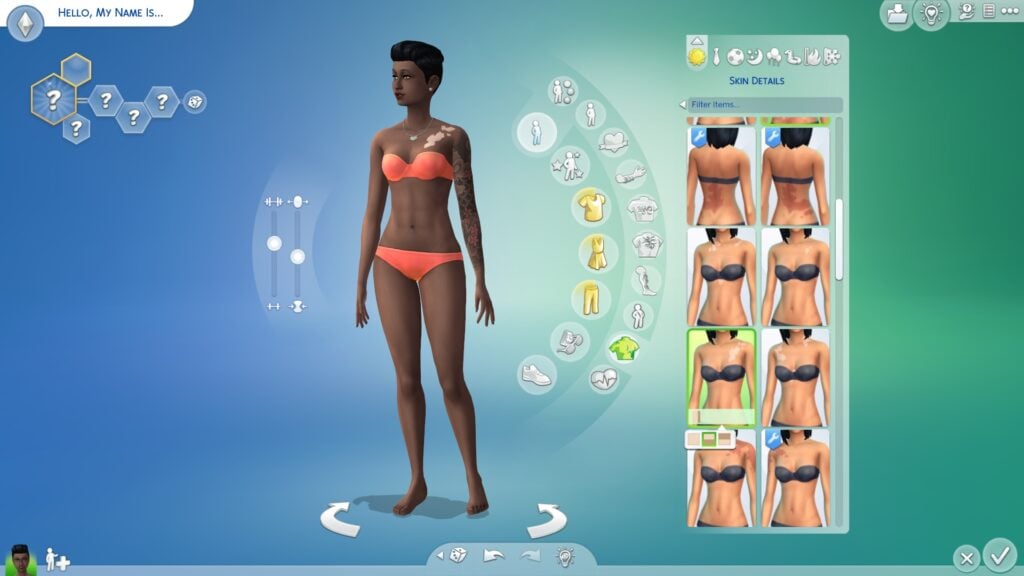
Task: Select the green shirt skin details category
Action: point(623,348)
